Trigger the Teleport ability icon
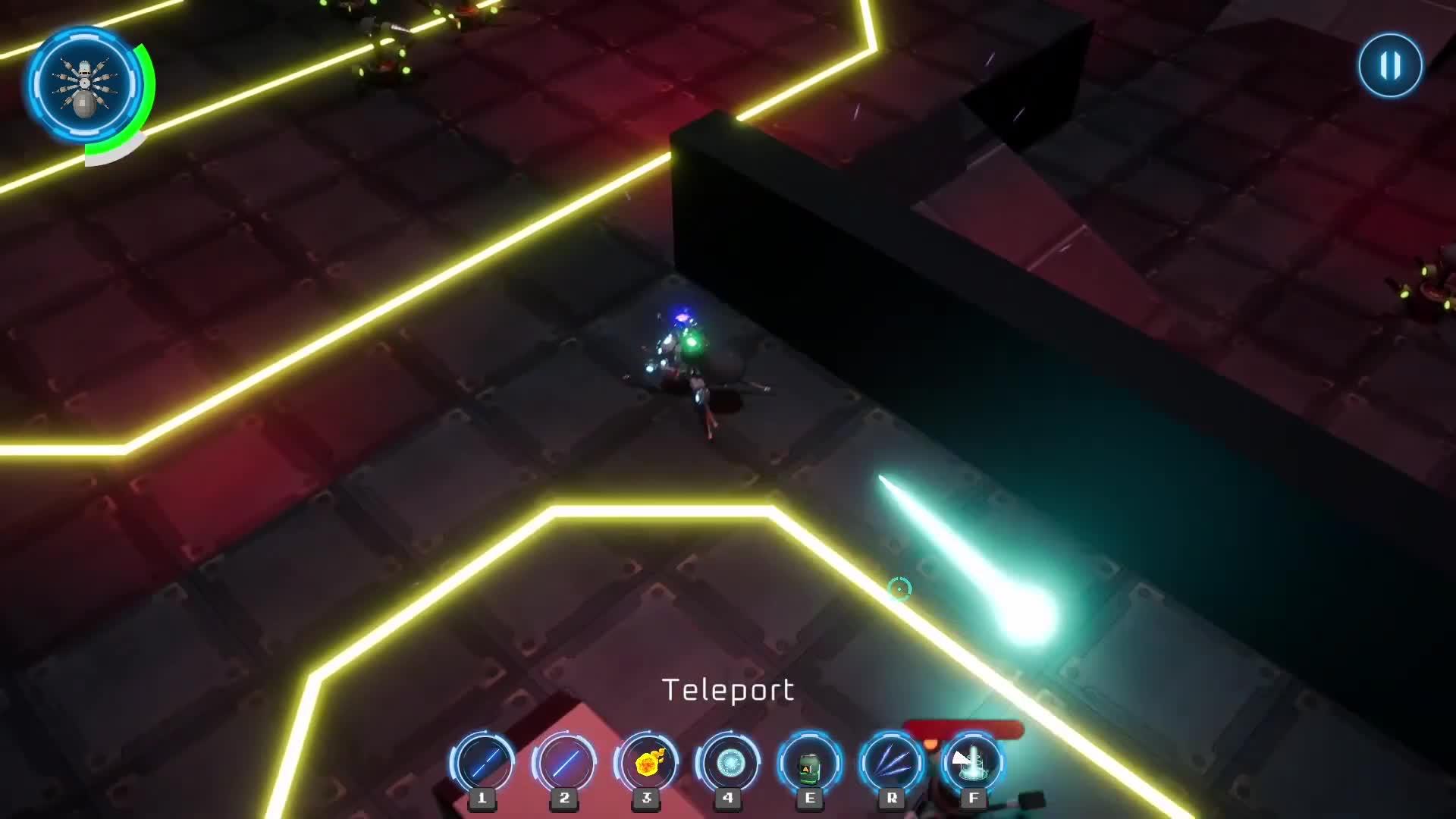Viewport: 1456px width, 819px height. click(x=974, y=763)
